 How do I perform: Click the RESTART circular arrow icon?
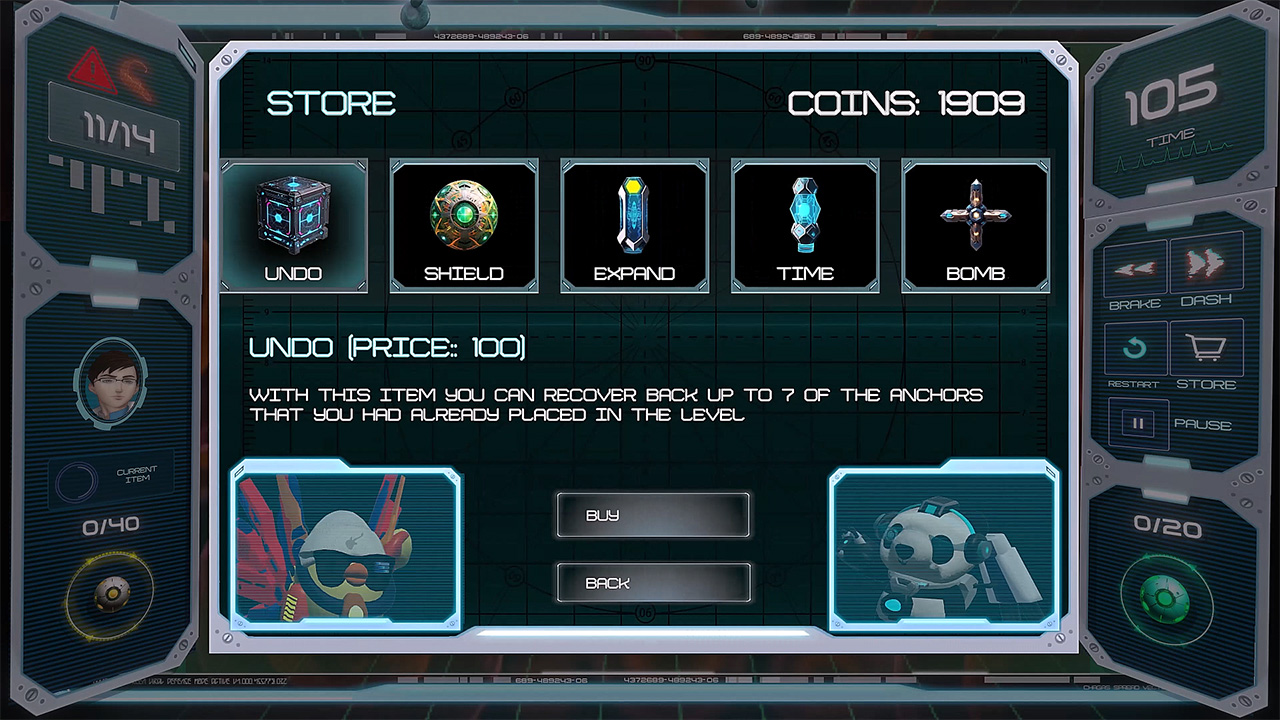(1136, 347)
